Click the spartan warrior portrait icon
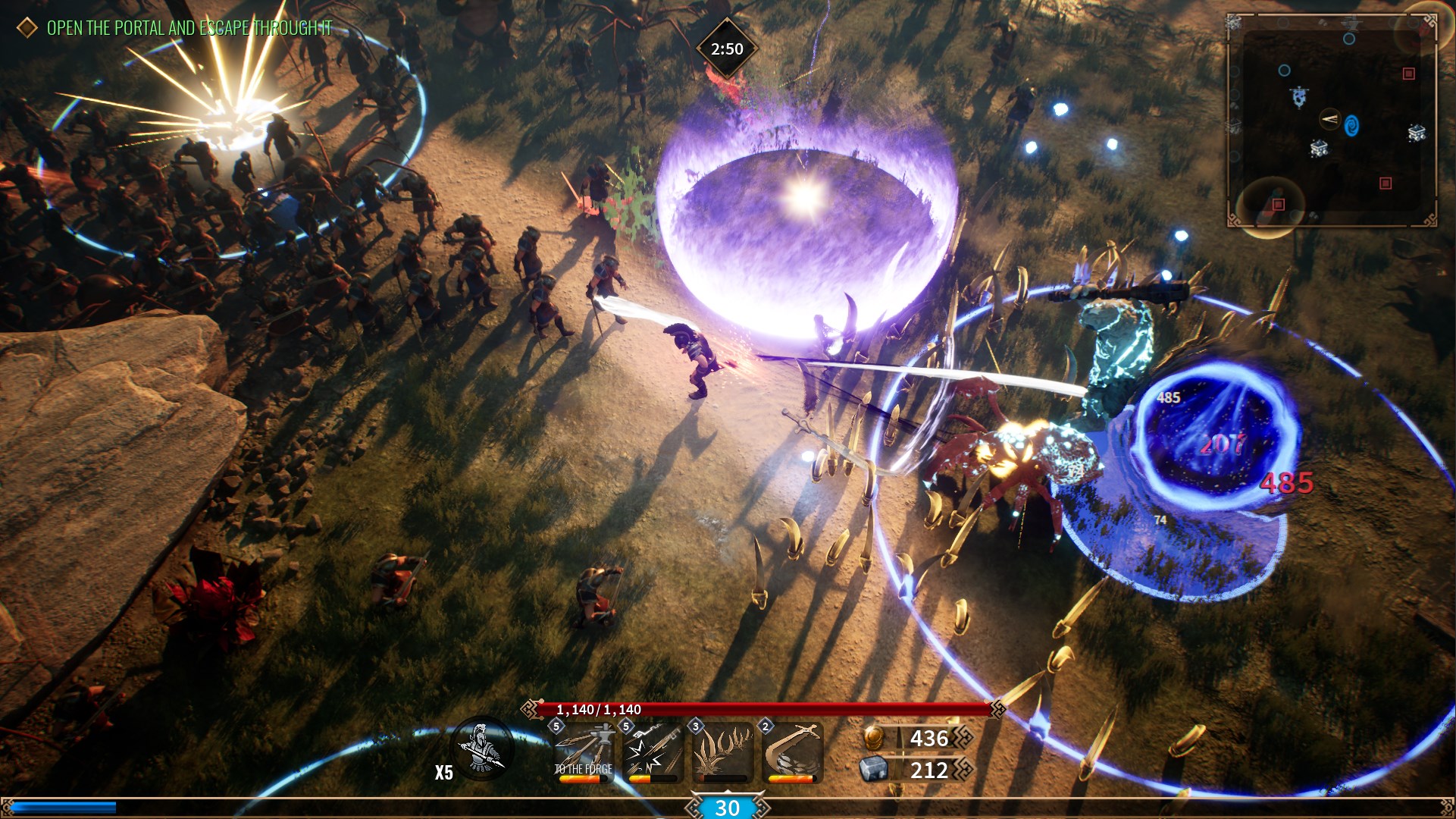Viewport: 1456px width, 819px height. [x=482, y=748]
